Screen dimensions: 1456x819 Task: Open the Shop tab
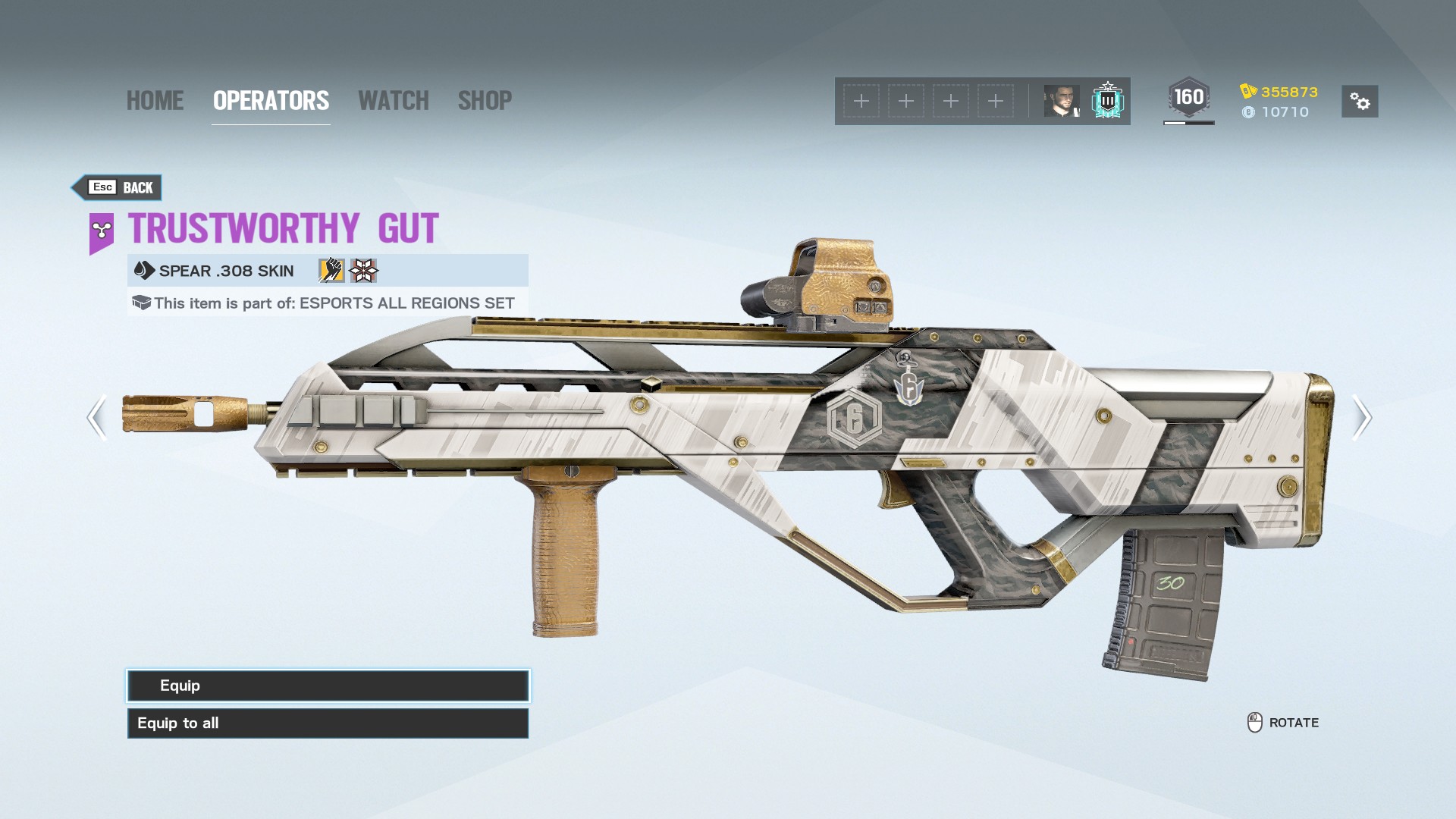485,101
